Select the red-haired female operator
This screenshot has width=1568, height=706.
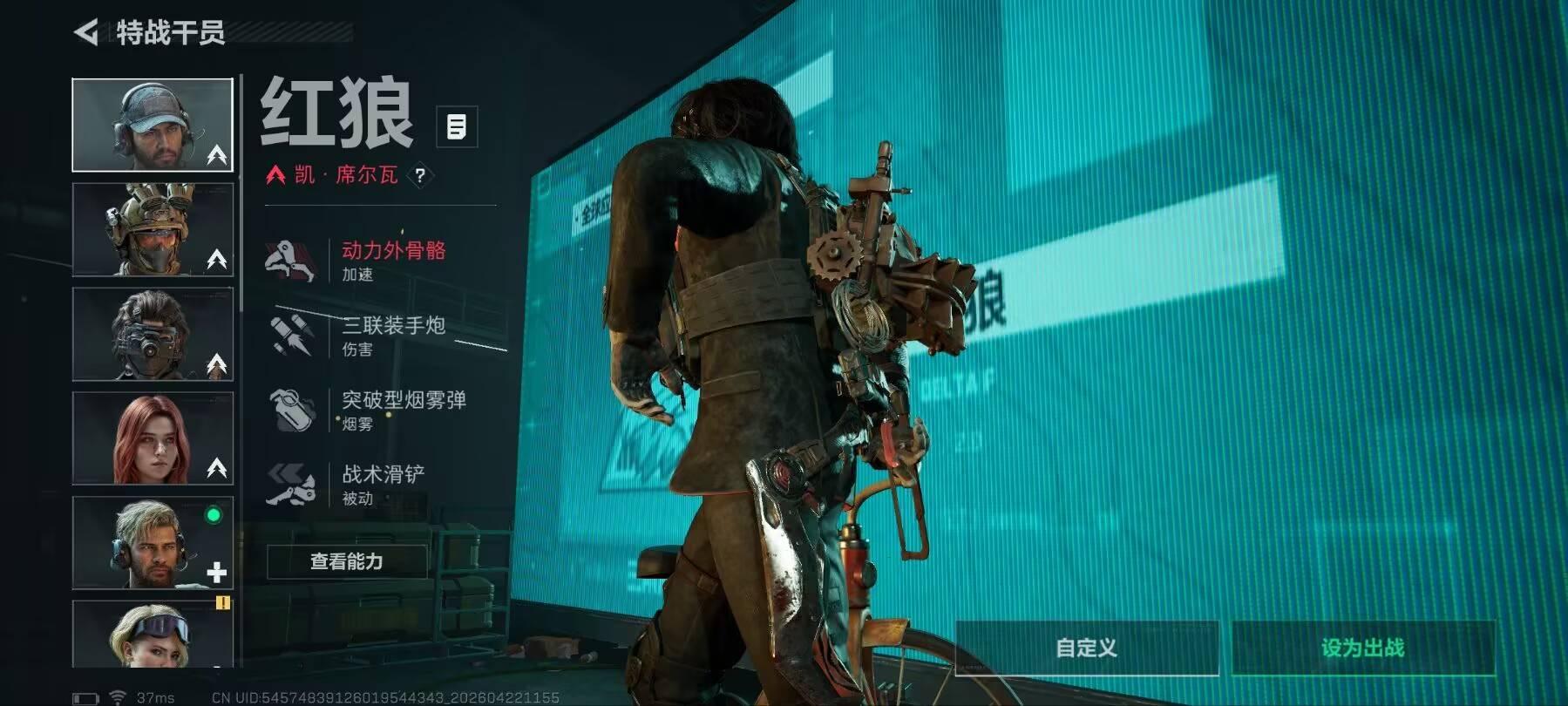click(x=153, y=438)
